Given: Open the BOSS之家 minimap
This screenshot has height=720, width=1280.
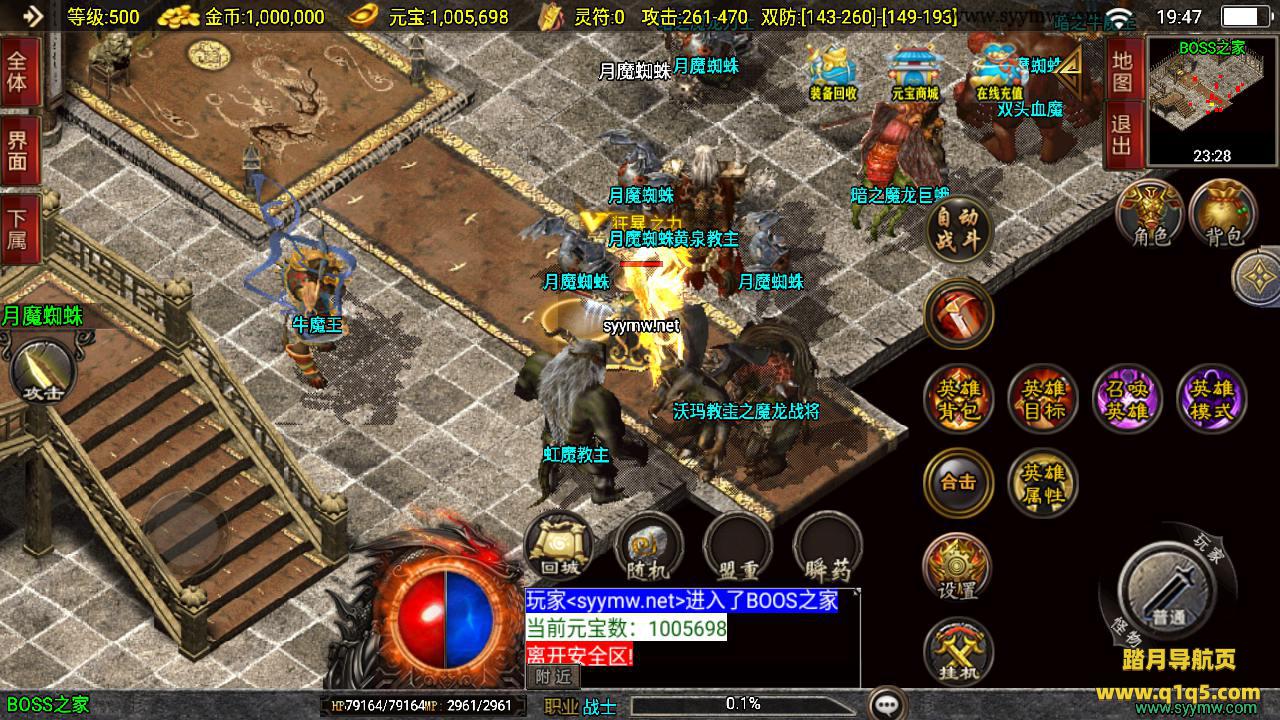Looking at the screenshot, I should pyautogui.click(x=1212, y=100).
